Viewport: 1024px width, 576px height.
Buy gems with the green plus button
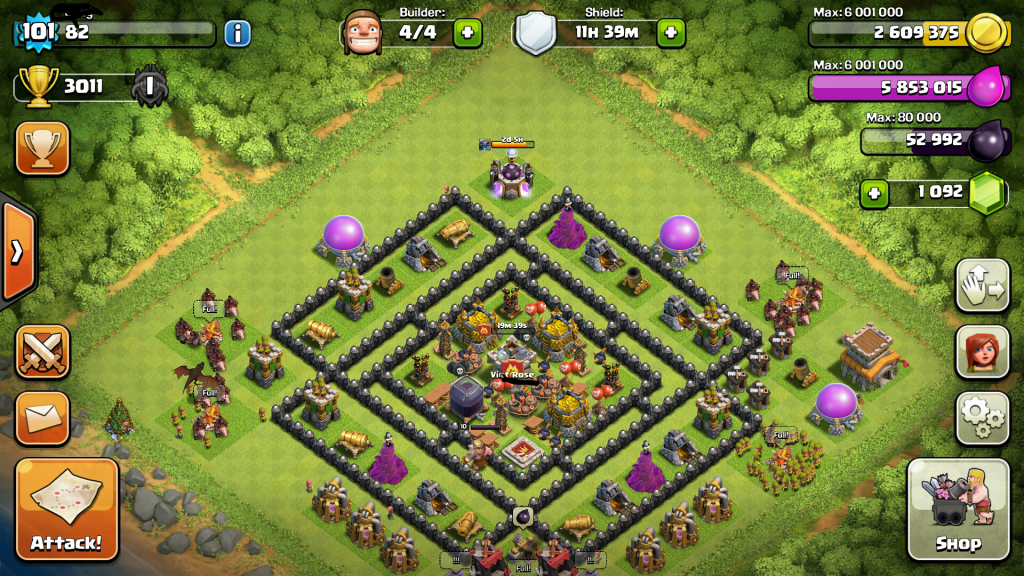(x=875, y=192)
